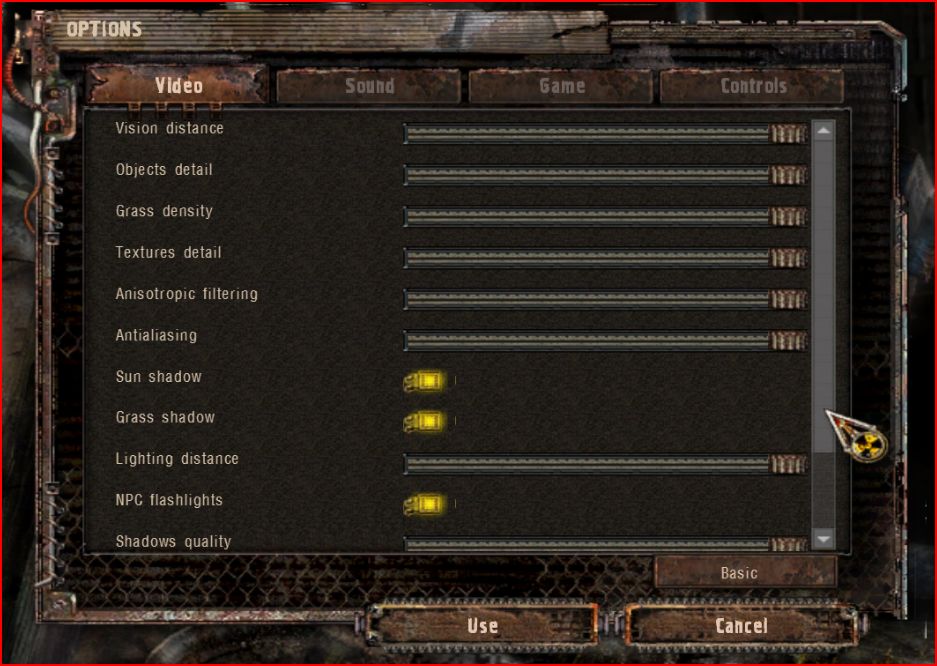Adjust the Objects detail slider
This screenshot has height=666, width=937.
pyautogui.click(x=604, y=175)
